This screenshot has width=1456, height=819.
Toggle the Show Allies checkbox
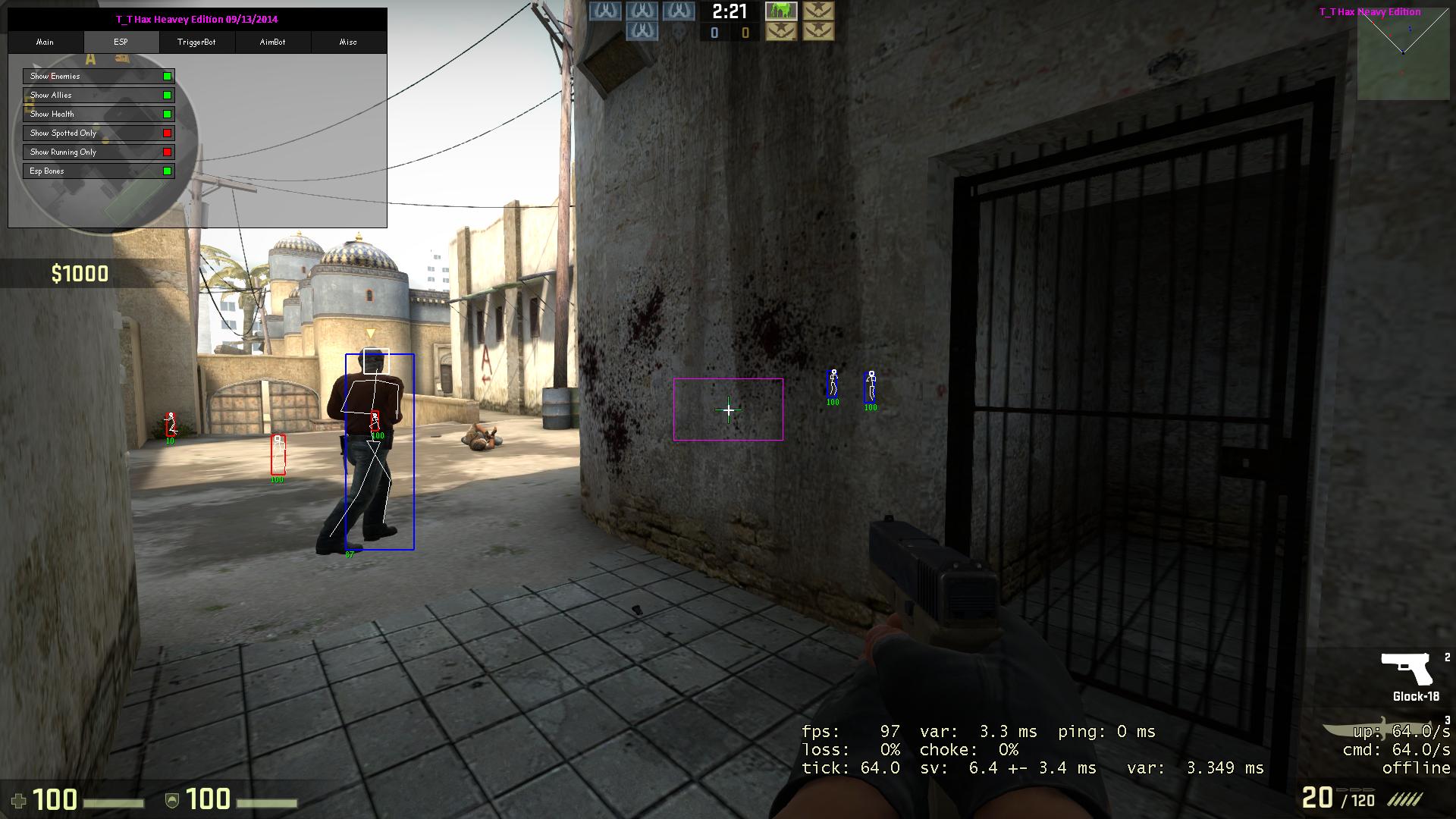167,95
